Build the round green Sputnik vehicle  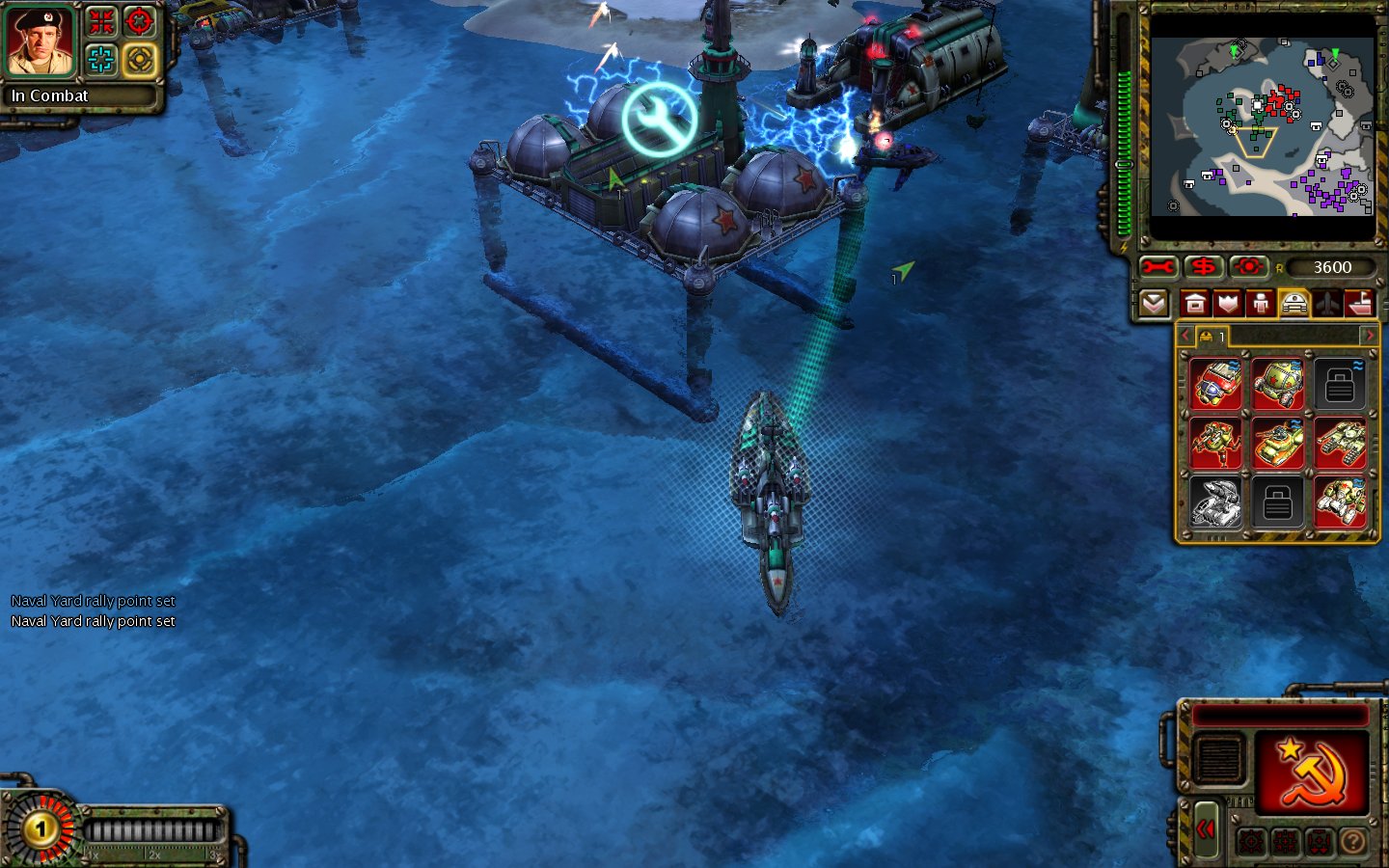(1278, 383)
